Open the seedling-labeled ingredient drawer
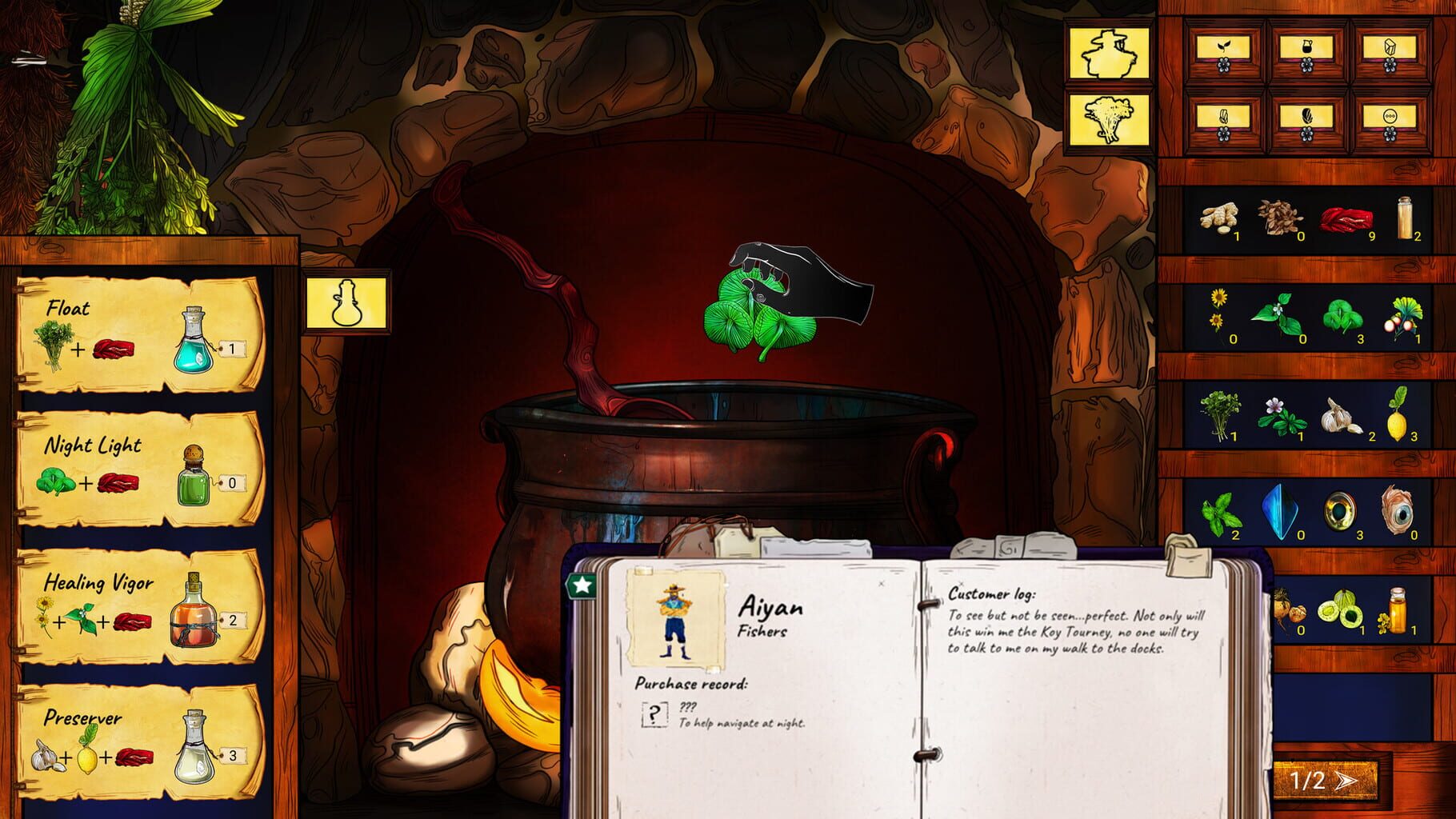The height and width of the screenshot is (819, 1456). tap(1224, 48)
